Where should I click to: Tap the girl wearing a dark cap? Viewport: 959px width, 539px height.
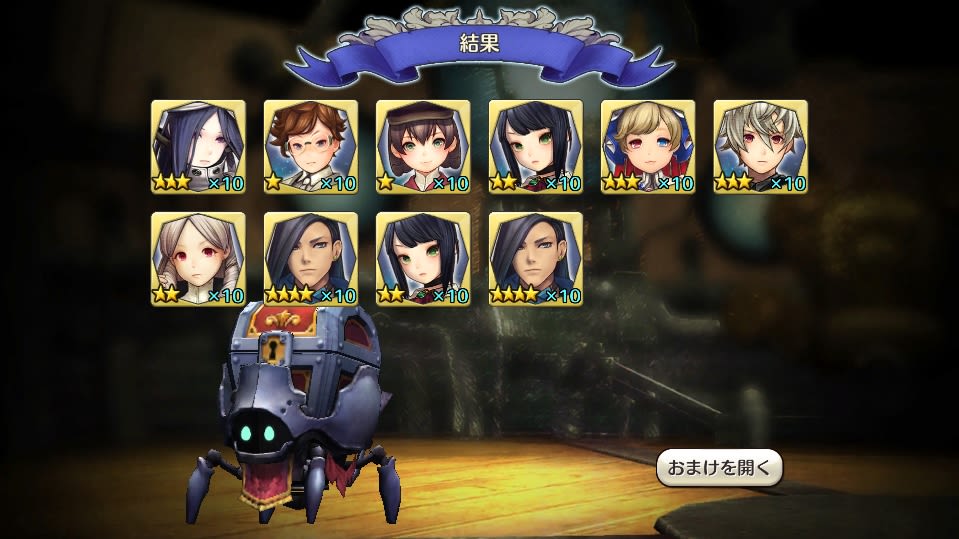[x=423, y=146]
